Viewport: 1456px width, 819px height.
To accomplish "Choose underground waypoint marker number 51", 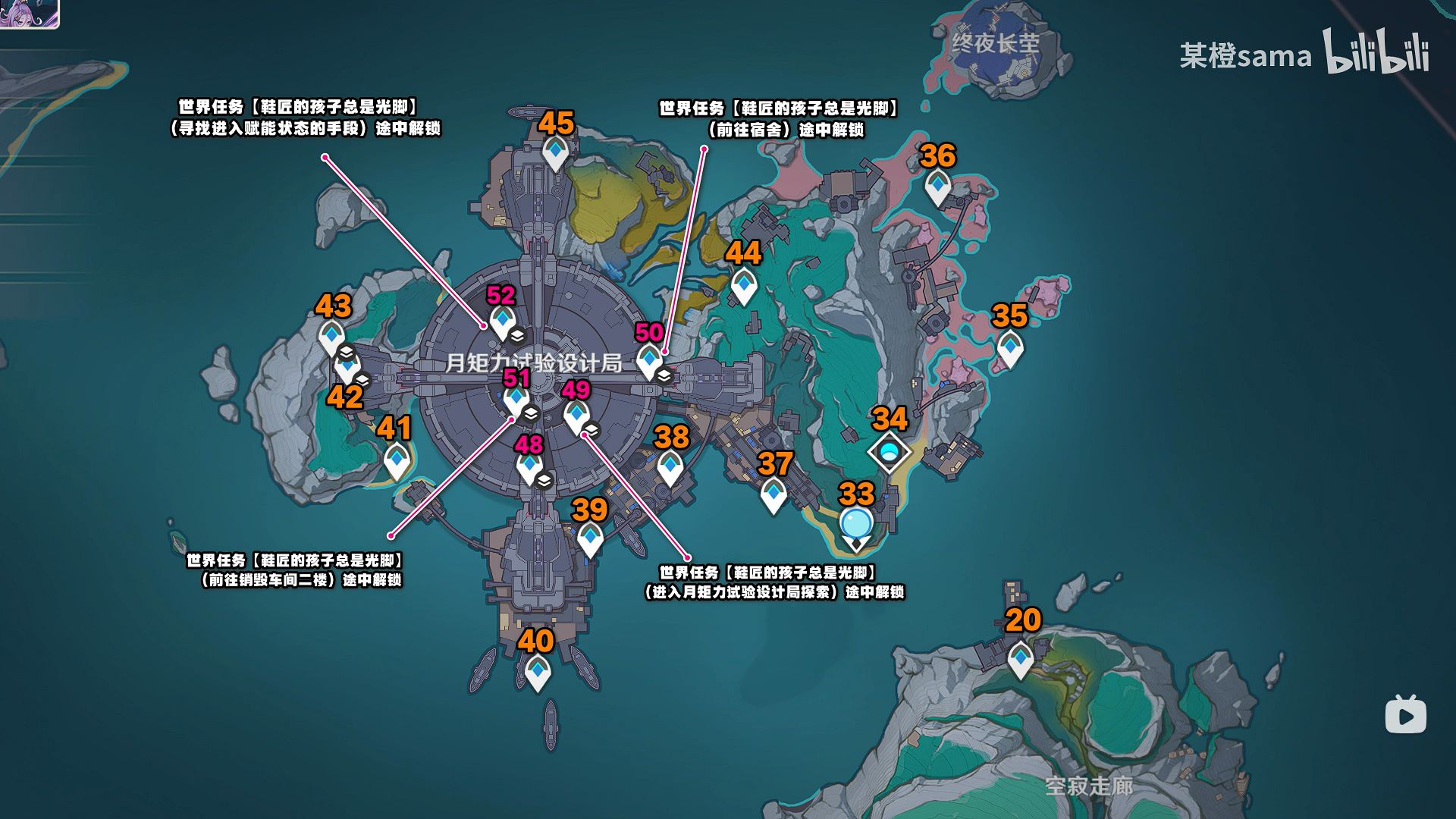I will (516, 399).
